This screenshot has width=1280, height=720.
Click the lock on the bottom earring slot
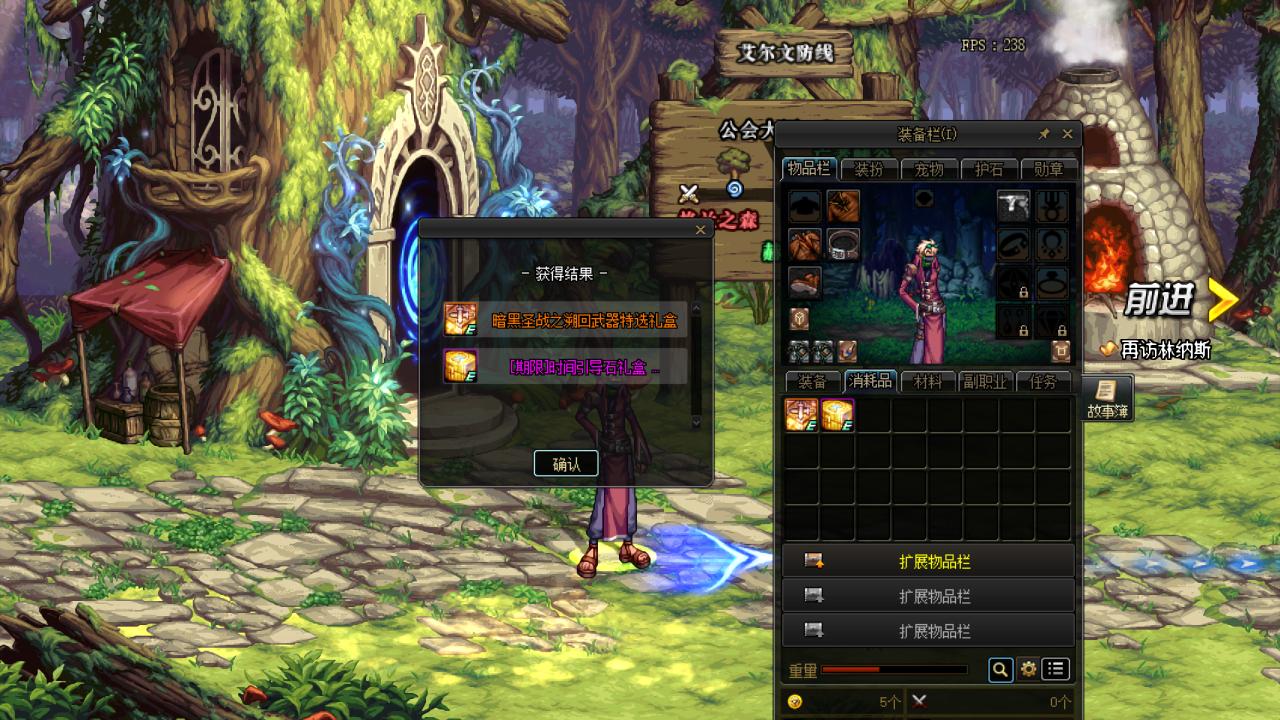click(x=1024, y=331)
